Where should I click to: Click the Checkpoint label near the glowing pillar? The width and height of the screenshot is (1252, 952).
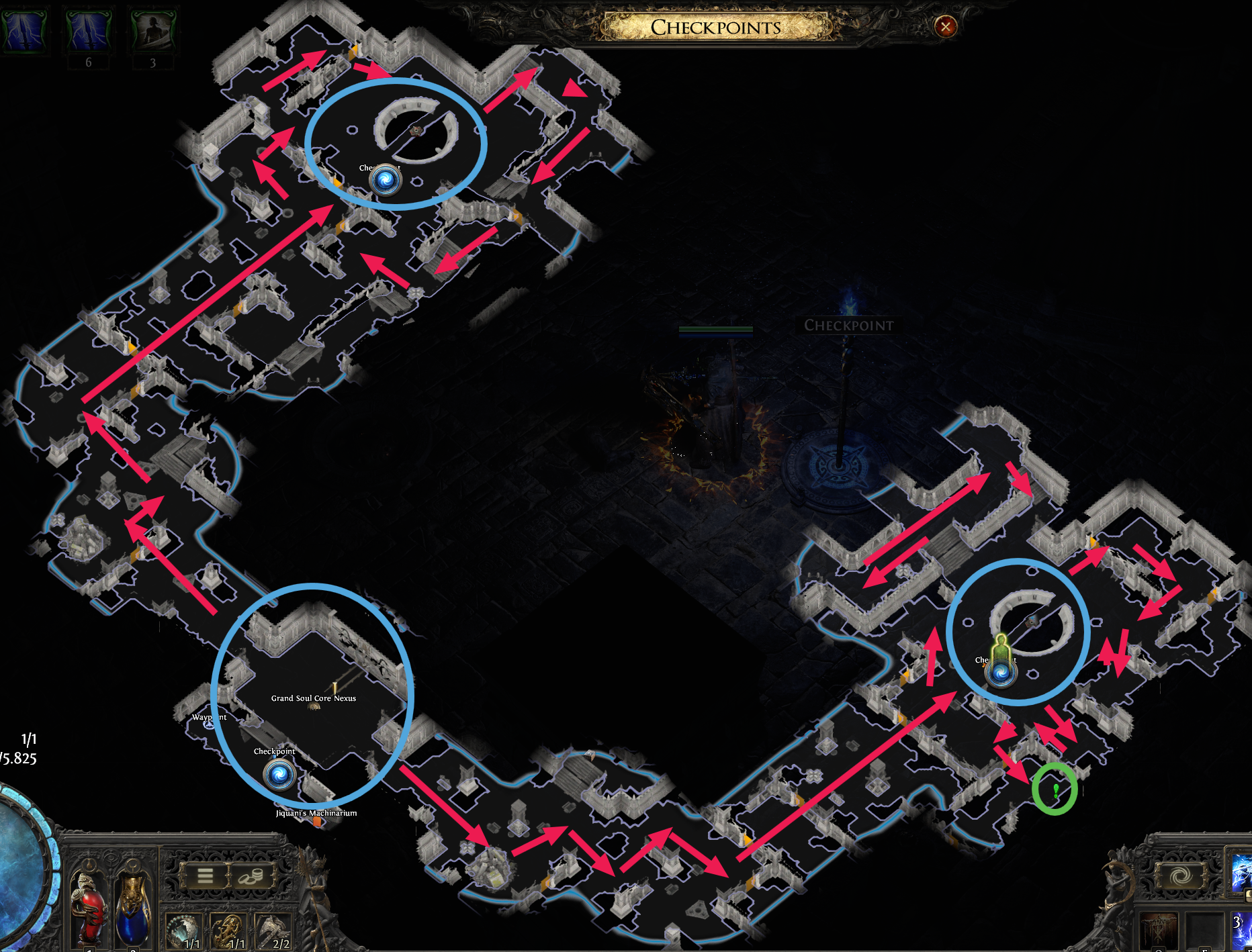849,326
